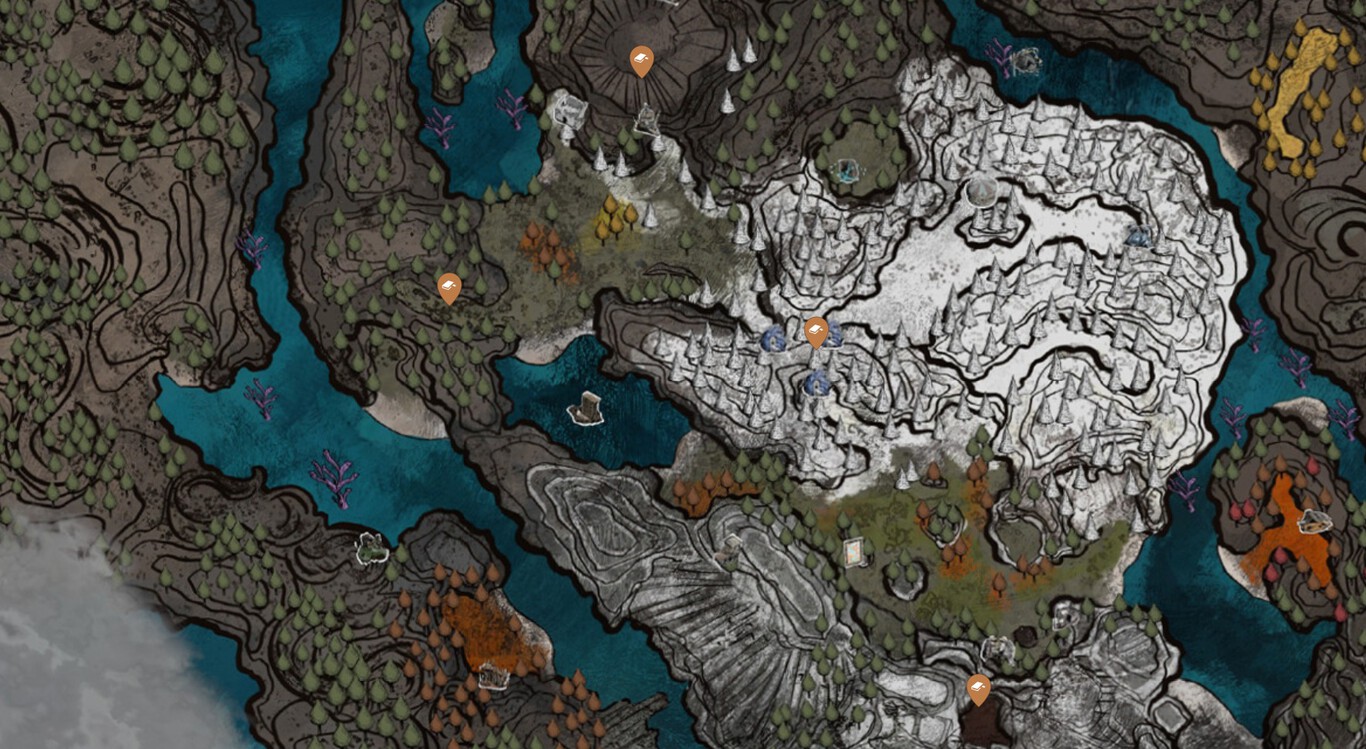
Task: Select the shipwreck on the small lake island
Action: tap(583, 408)
